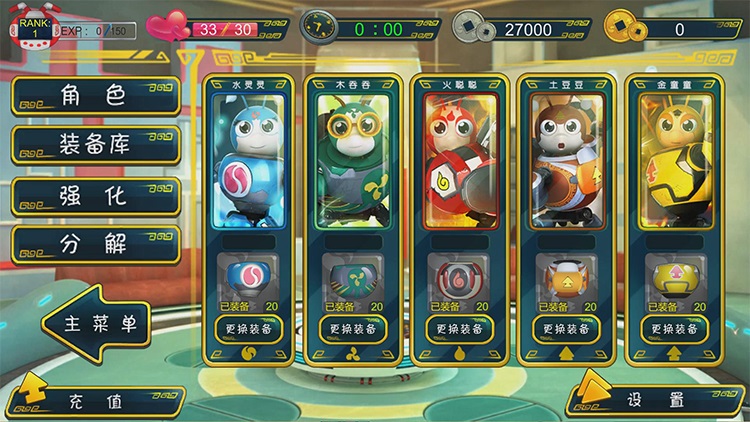Select the 水灵灵 blue character card
Viewport: 750px width, 422px height.
click(244, 162)
